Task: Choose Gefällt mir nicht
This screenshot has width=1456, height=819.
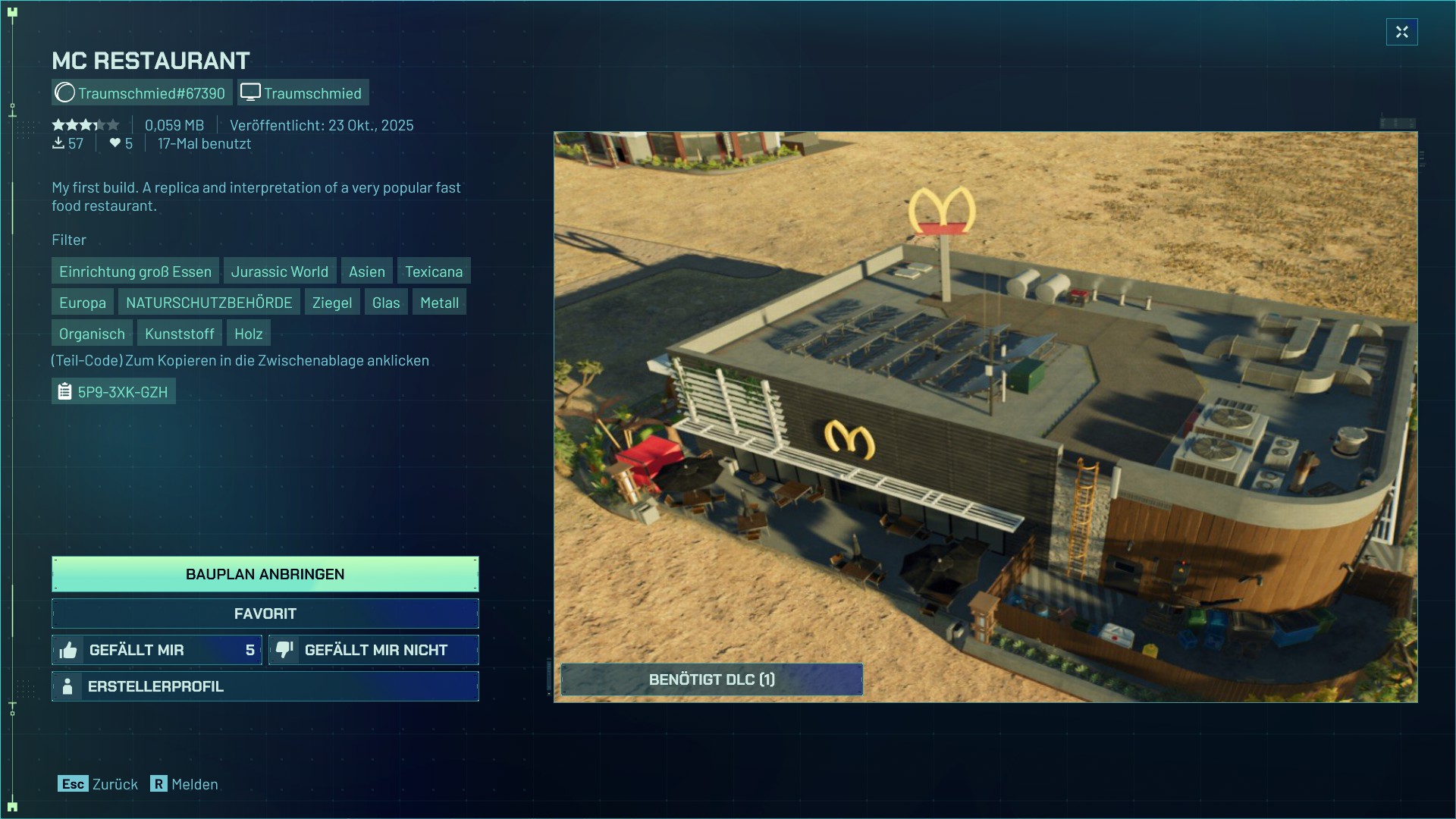Action: click(374, 650)
